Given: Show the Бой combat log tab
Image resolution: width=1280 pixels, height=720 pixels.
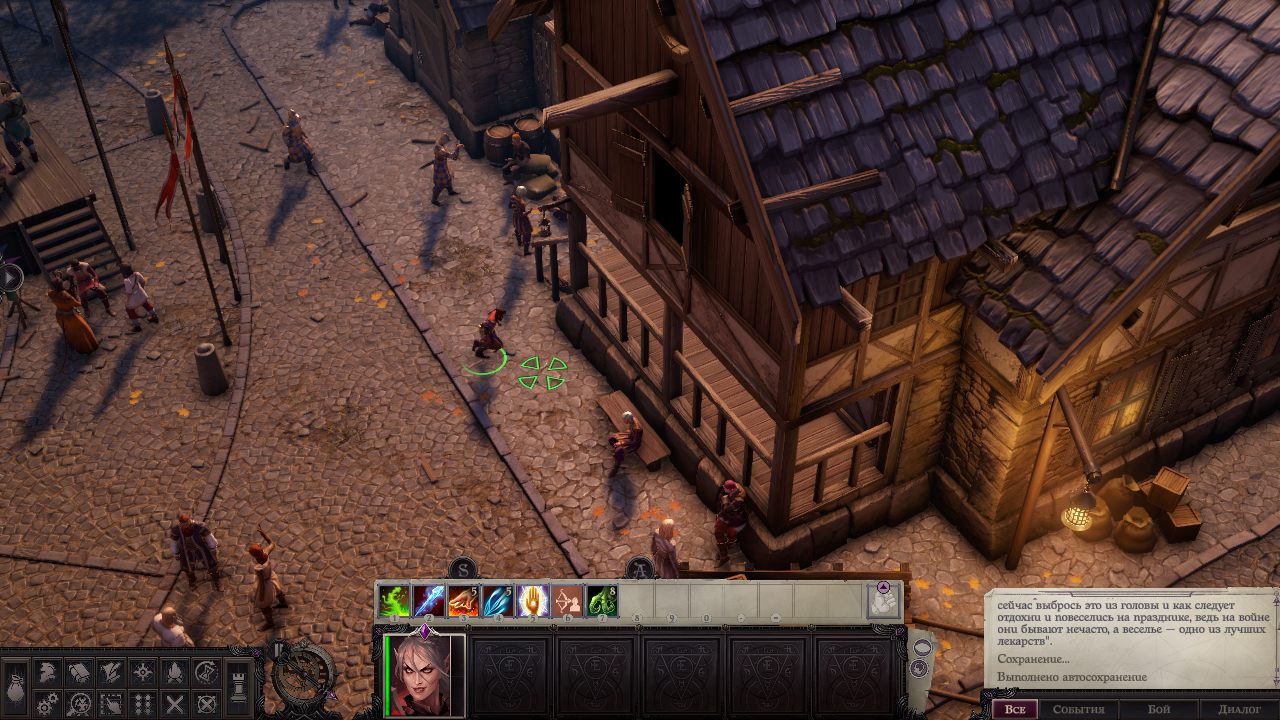Looking at the screenshot, I should coord(1158,709).
